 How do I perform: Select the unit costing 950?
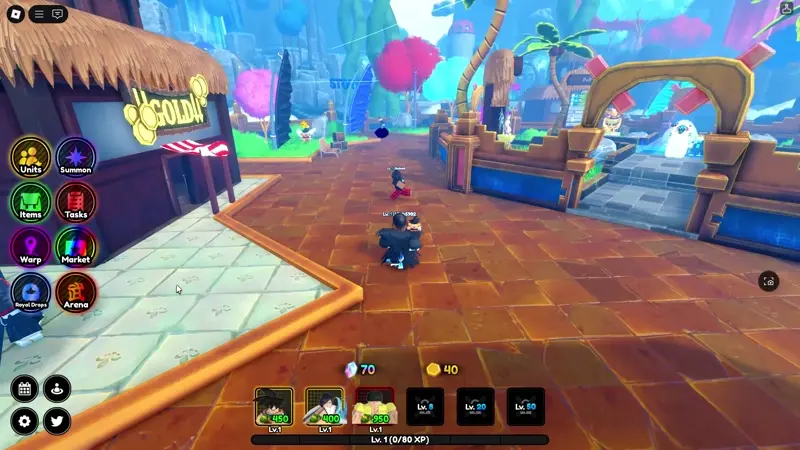tap(374, 407)
